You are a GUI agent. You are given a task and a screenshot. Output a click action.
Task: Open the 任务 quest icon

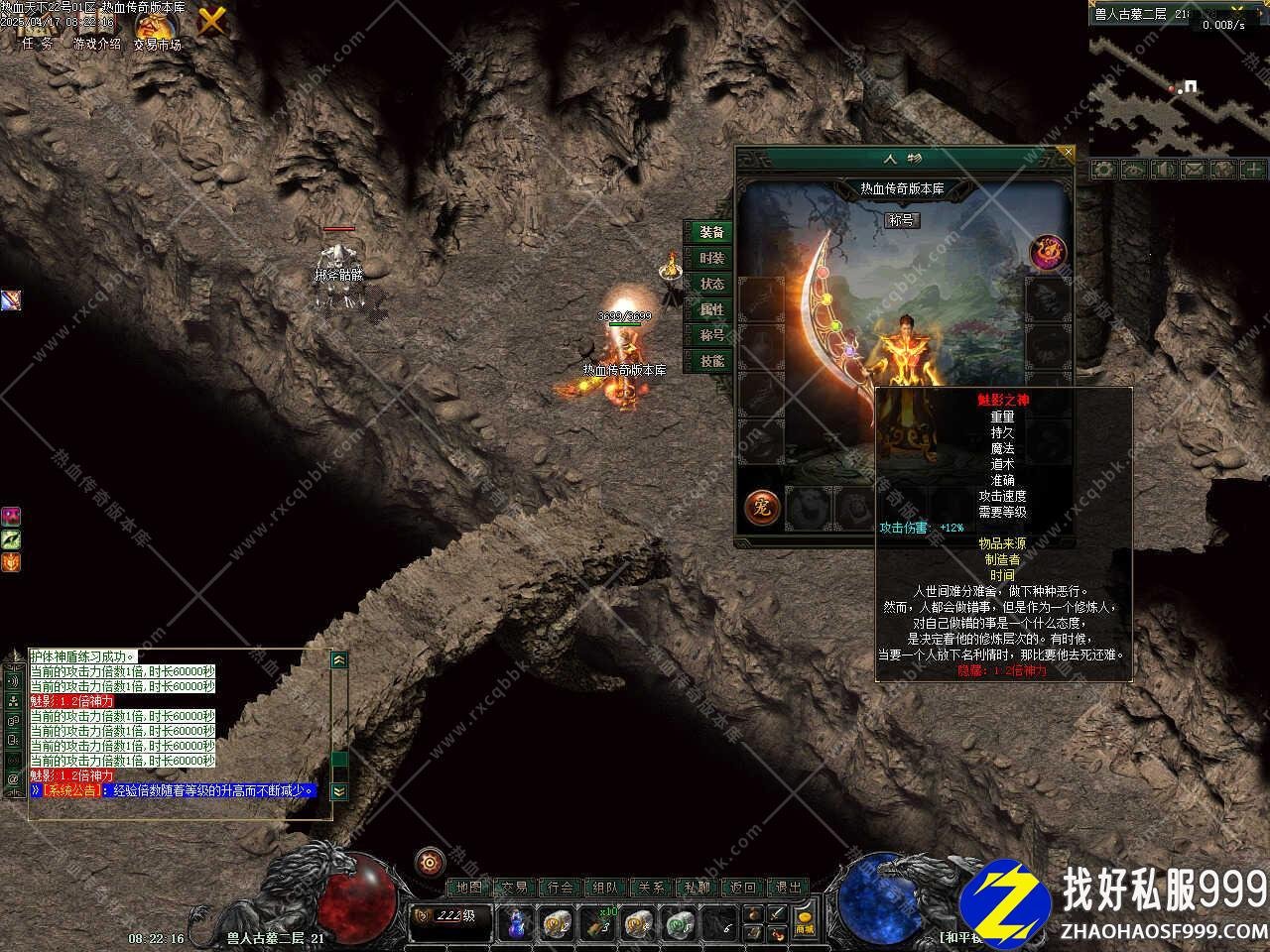(38, 29)
